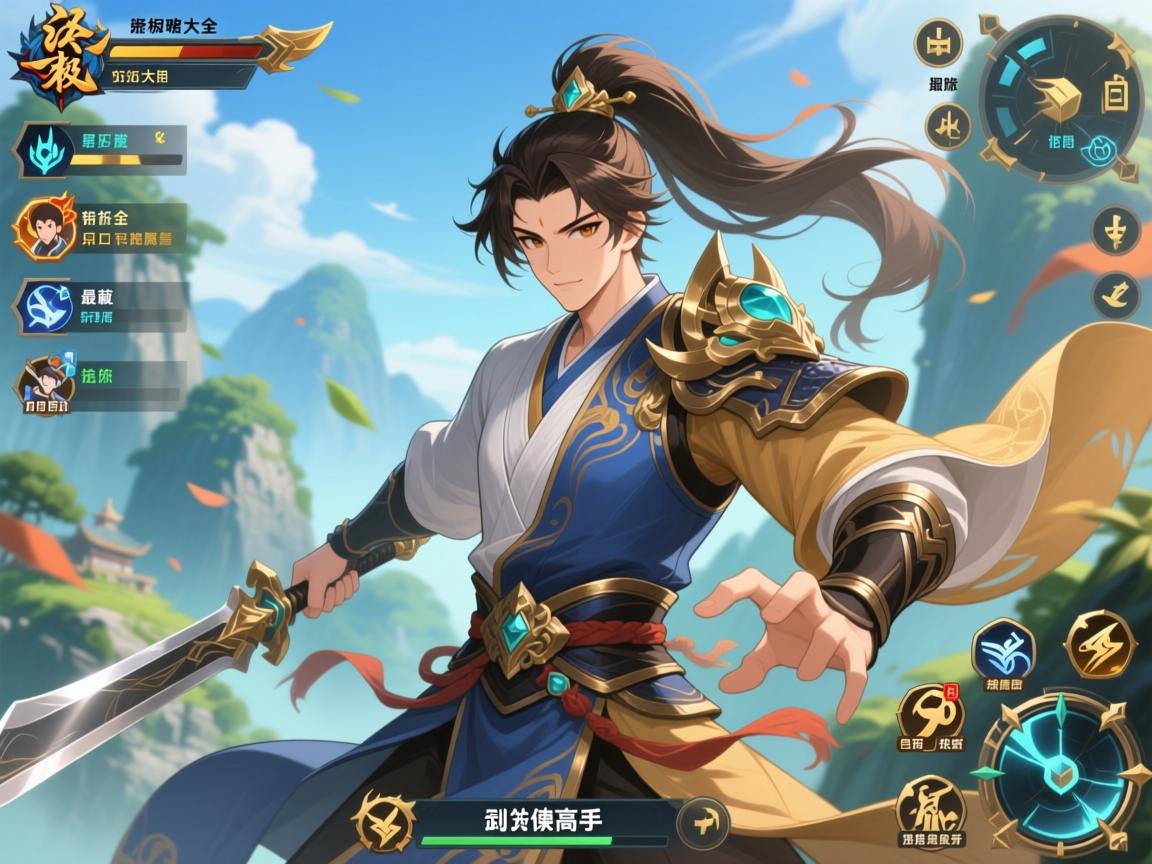This screenshot has width=1152, height=864.
Task: Select the round gold dagger-glyph button
Action: pyautogui.click(x=1116, y=231)
